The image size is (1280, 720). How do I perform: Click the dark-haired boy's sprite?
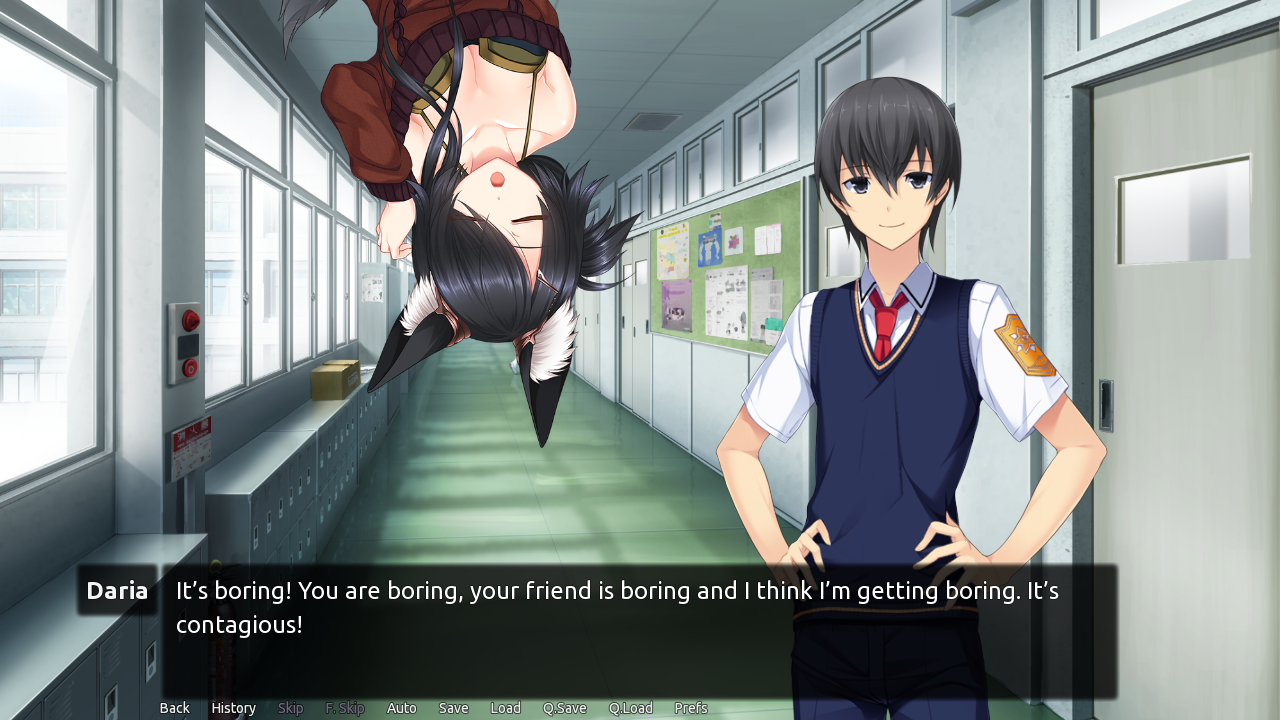(x=890, y=300)
